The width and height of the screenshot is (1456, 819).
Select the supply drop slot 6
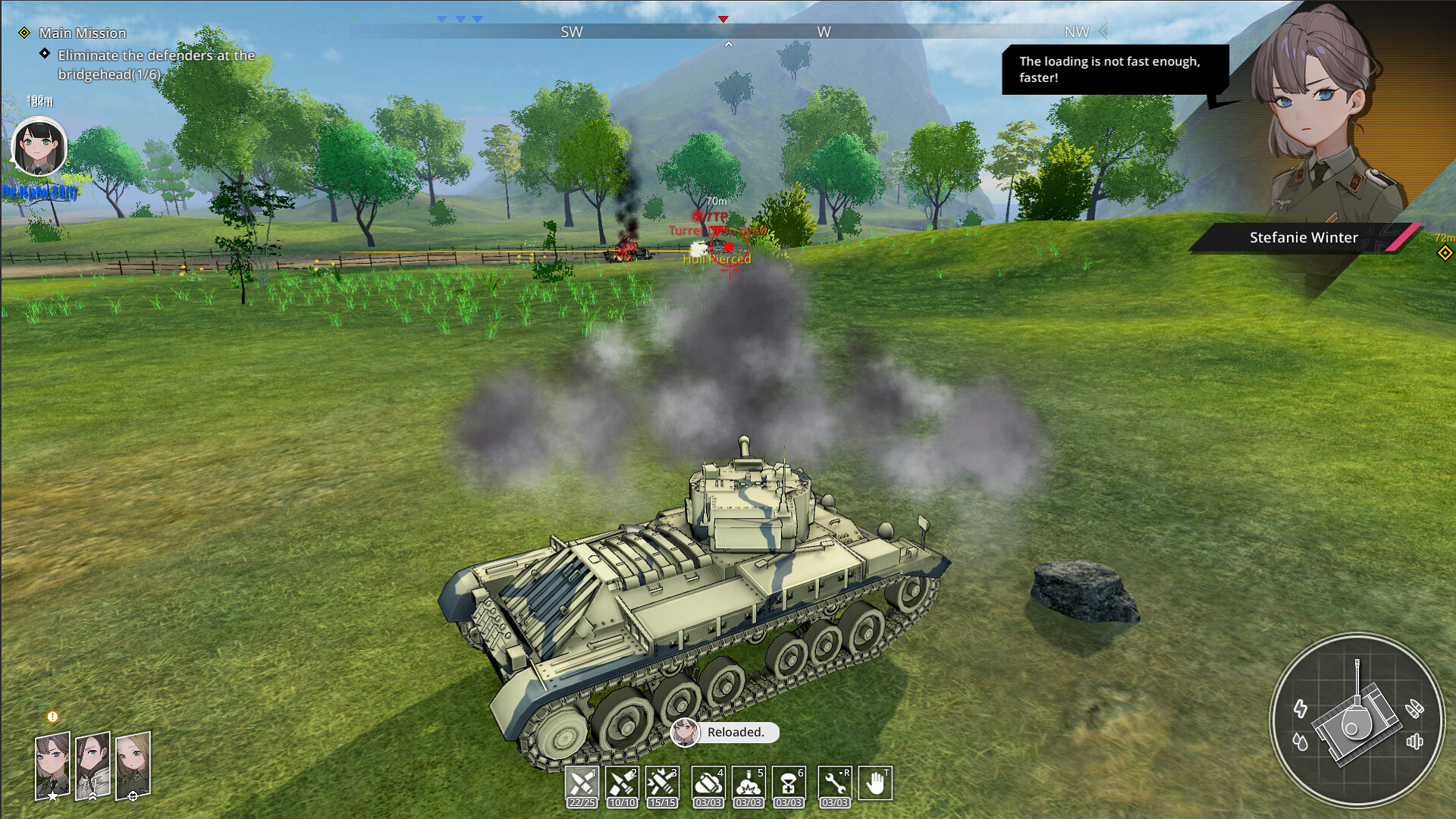point(789,783)
